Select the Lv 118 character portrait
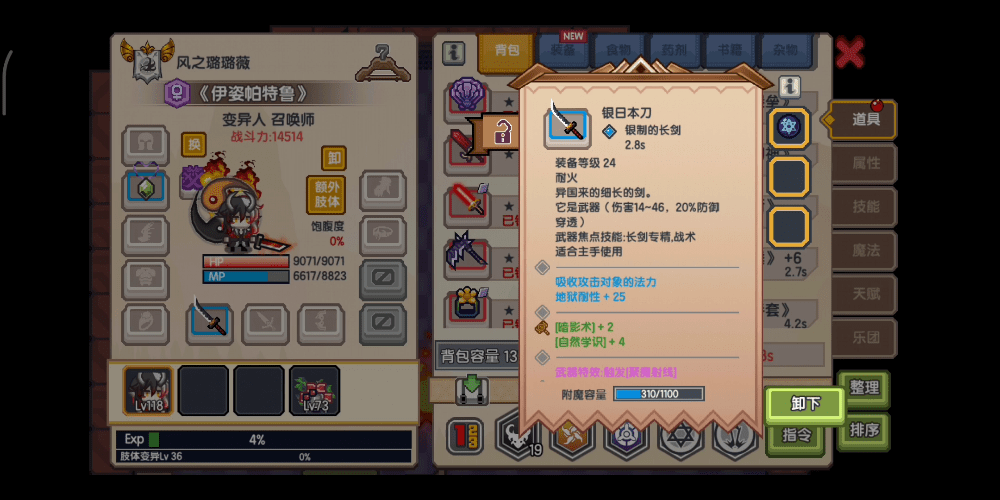This screenshot has height=500, width=1000. click(147, 390)
